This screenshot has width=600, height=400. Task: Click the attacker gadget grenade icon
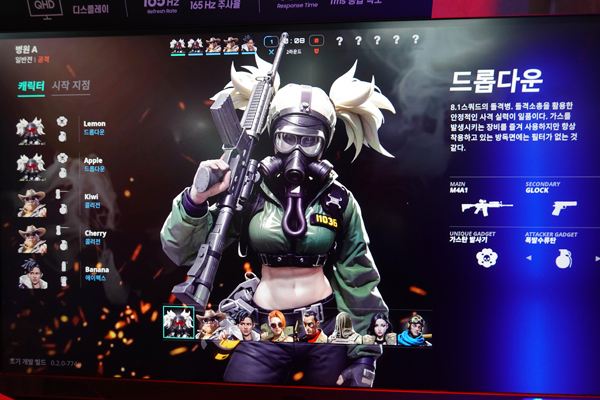point(564,259)
